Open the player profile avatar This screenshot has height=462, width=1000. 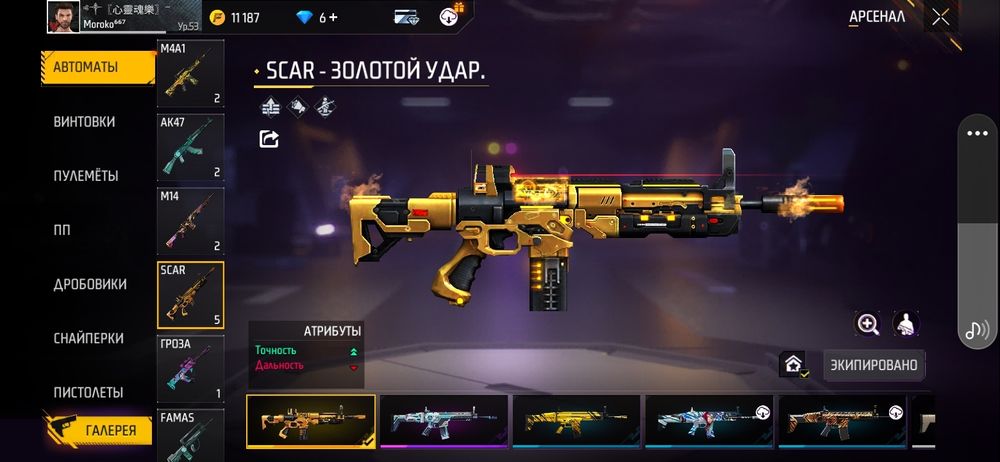pos(62,16)
